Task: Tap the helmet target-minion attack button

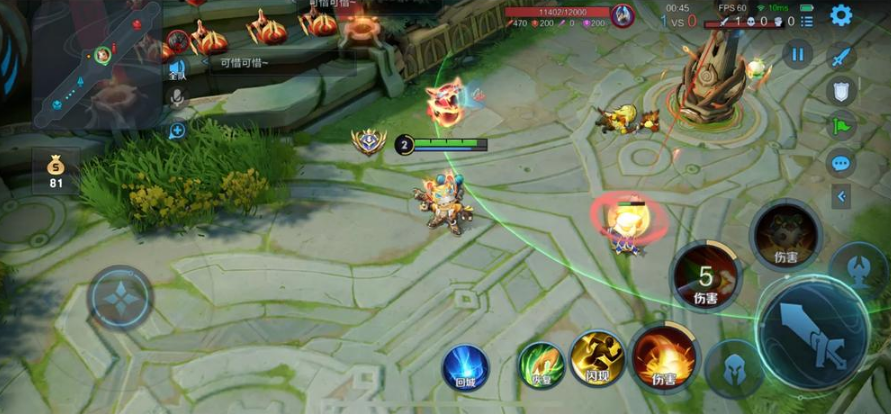Action: click(735, 369)
